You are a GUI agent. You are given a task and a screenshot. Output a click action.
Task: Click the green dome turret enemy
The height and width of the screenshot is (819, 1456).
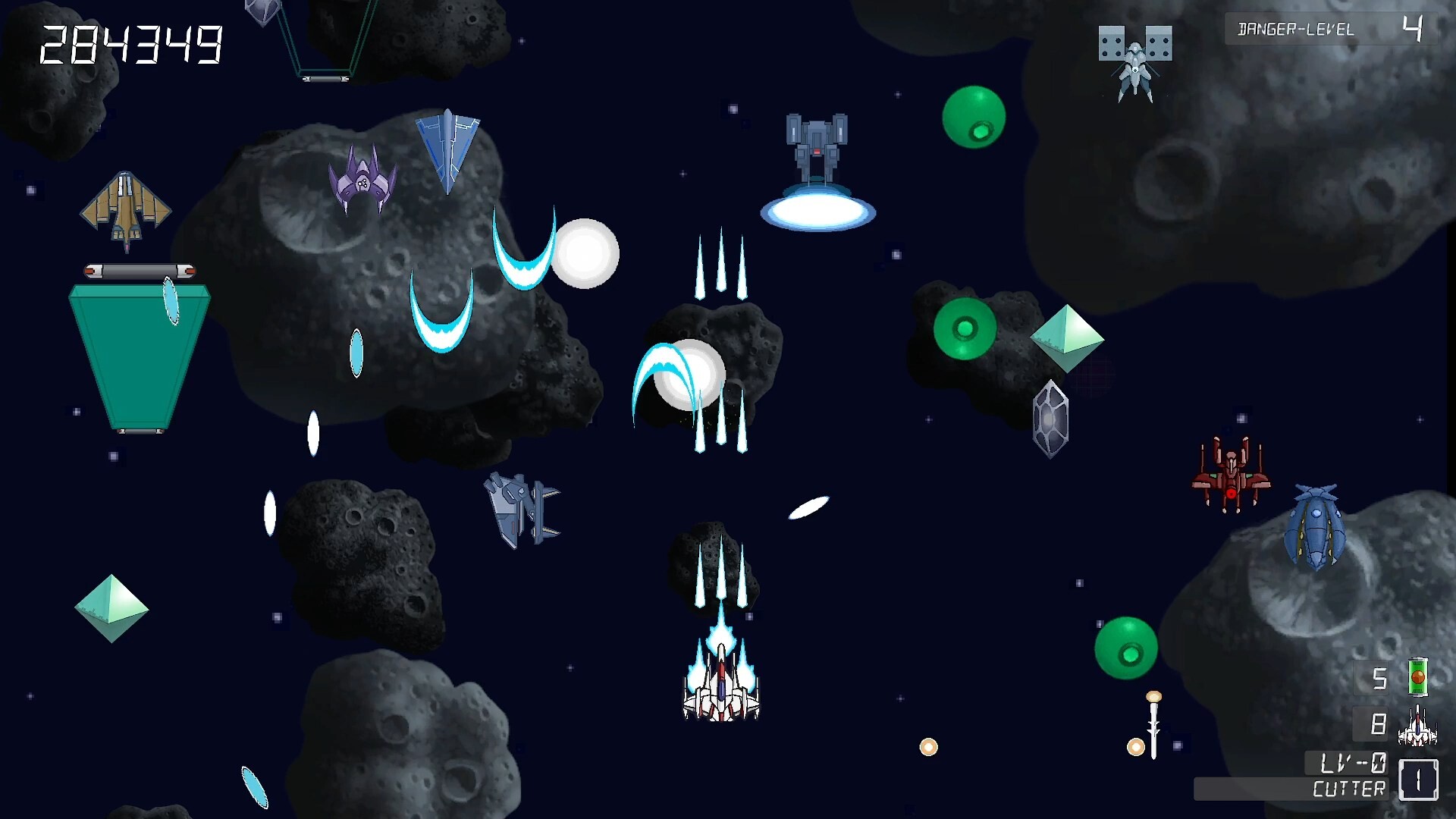coord(964,330)
